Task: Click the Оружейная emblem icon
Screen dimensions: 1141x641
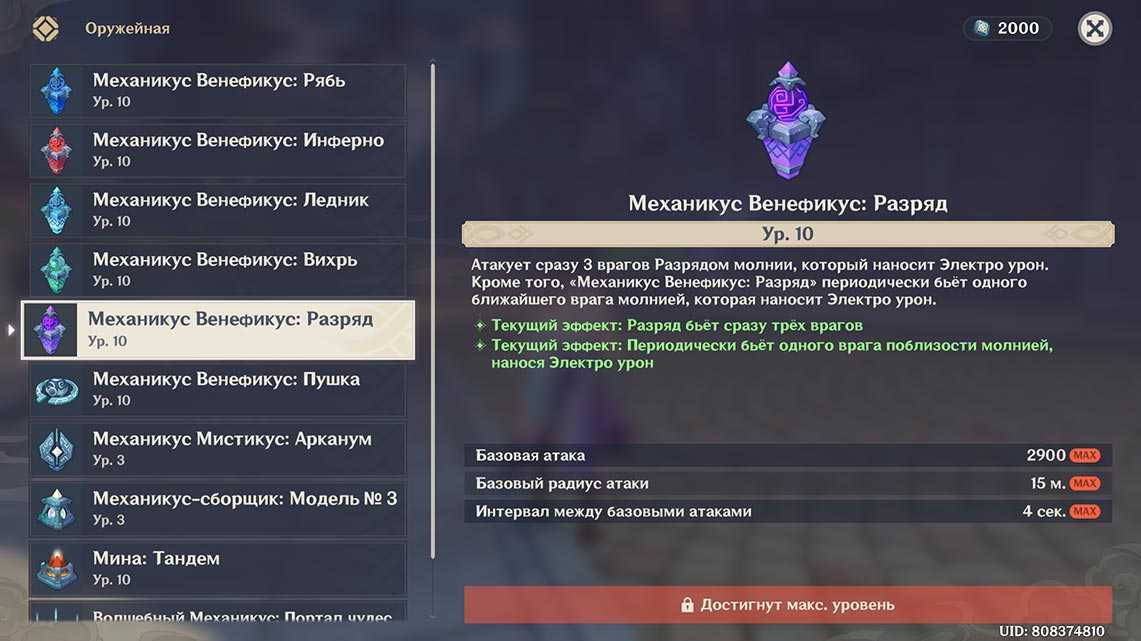Action: coord(46,28)
